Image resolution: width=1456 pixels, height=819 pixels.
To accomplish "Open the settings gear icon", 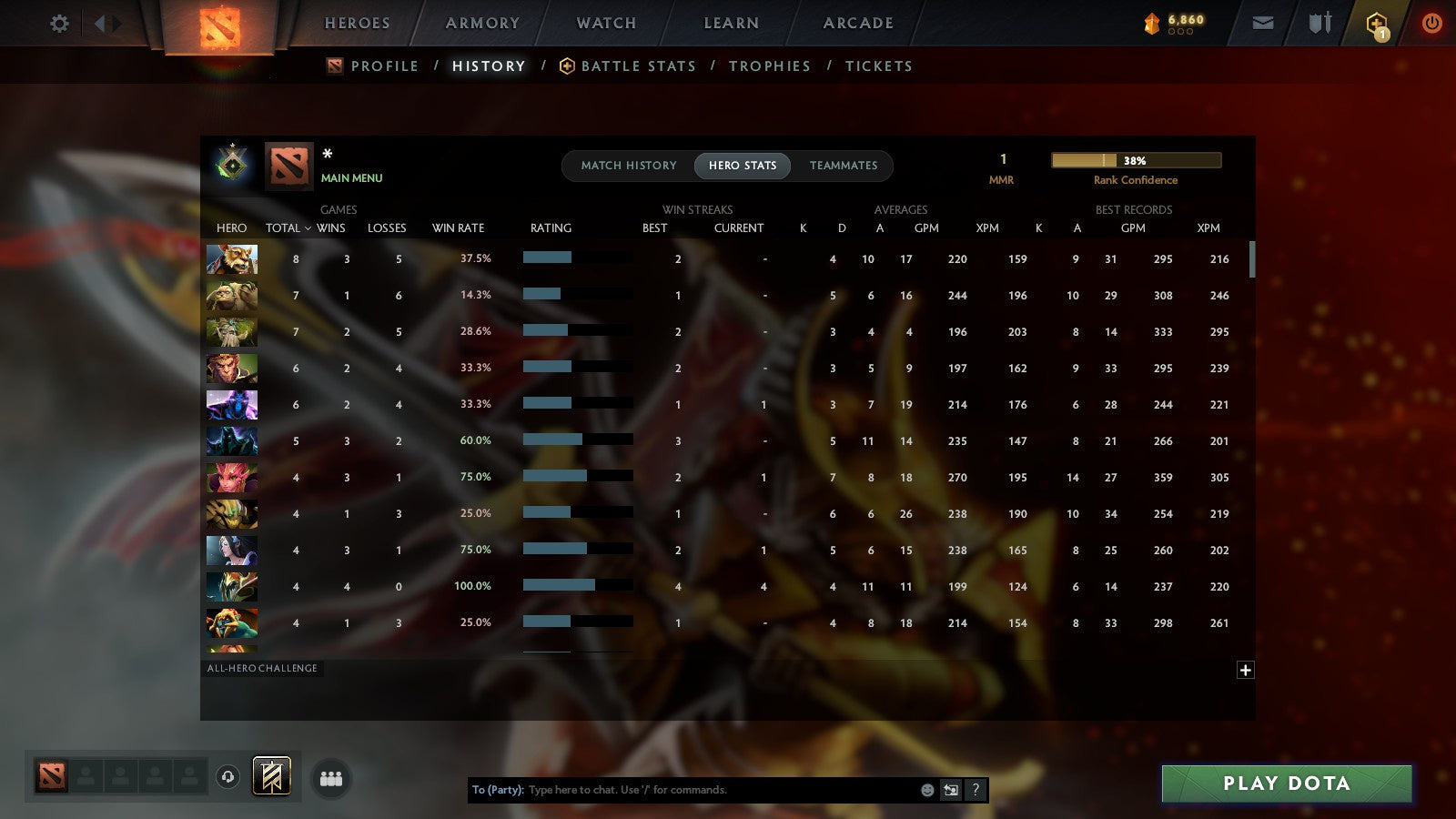I will (59, 24).
